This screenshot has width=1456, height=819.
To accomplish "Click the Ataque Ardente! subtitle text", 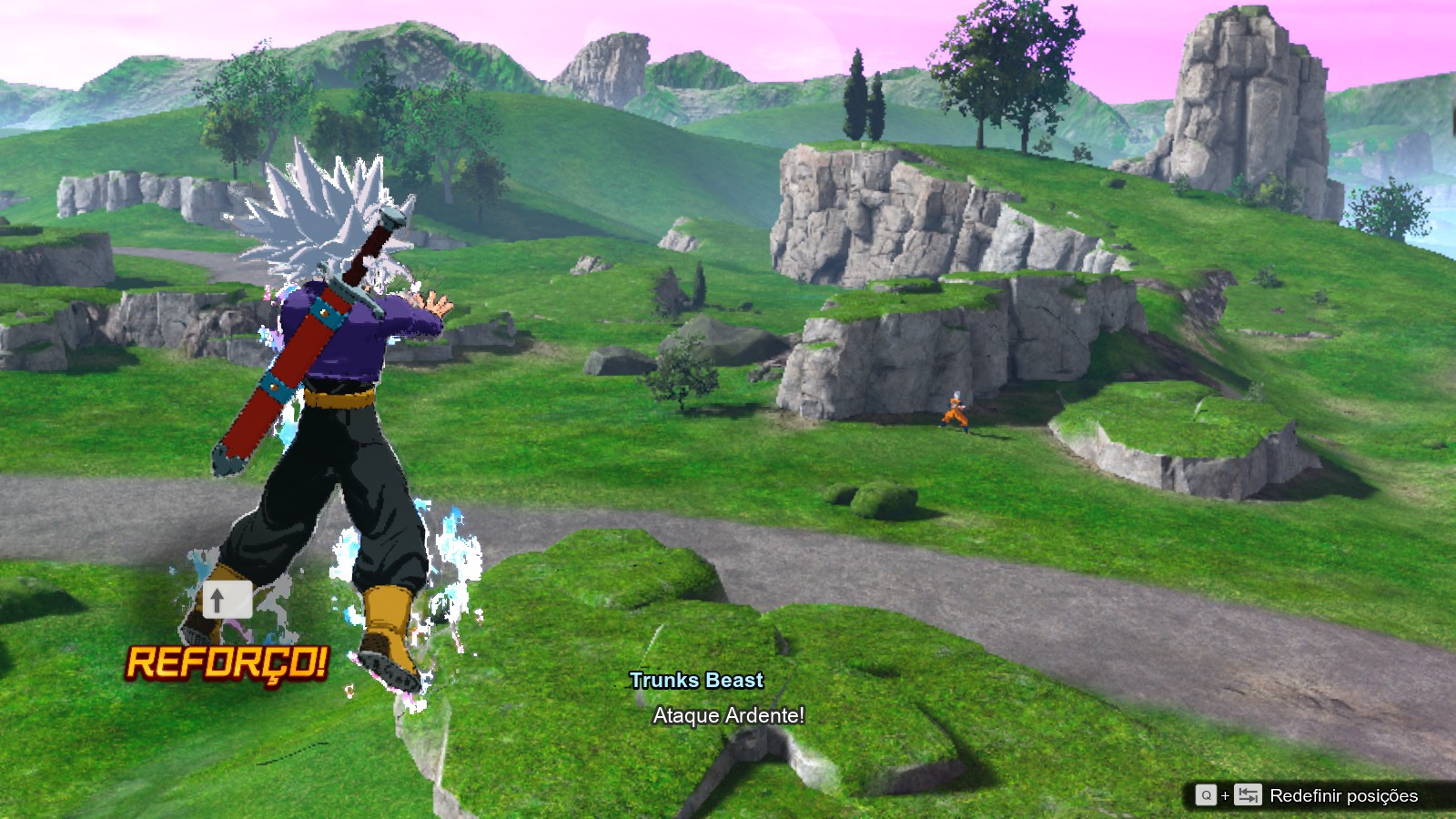I will pyautogui.click(x=728, y=716).
